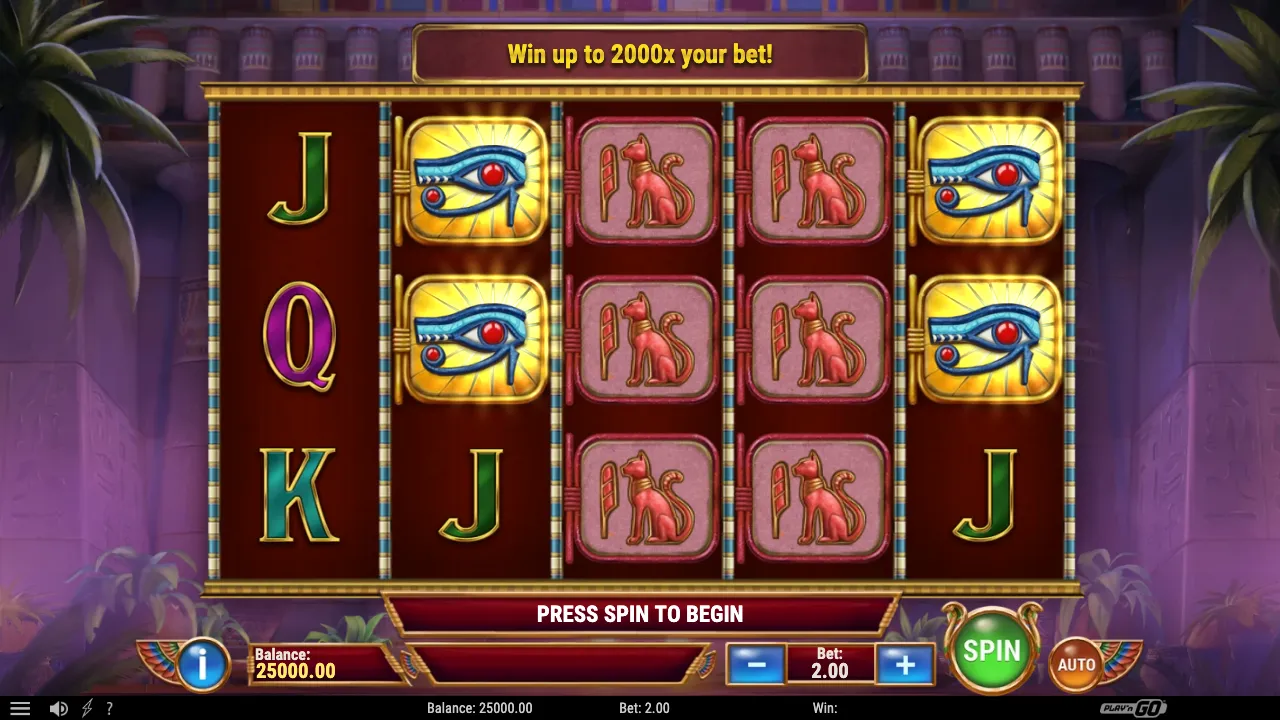Increase the bet with the plus button

tap(905, 664)
